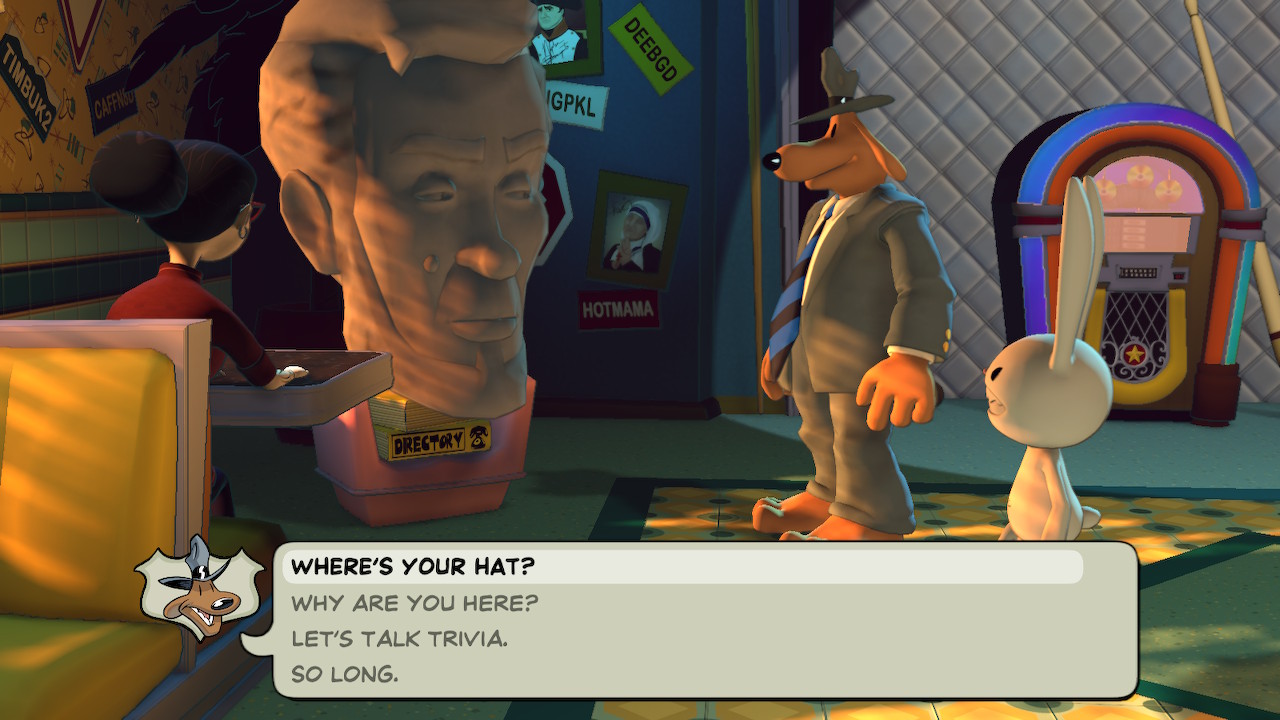End the conversation with "So long."
This screenshot has height=720, width=1280.
pos(344,674)
